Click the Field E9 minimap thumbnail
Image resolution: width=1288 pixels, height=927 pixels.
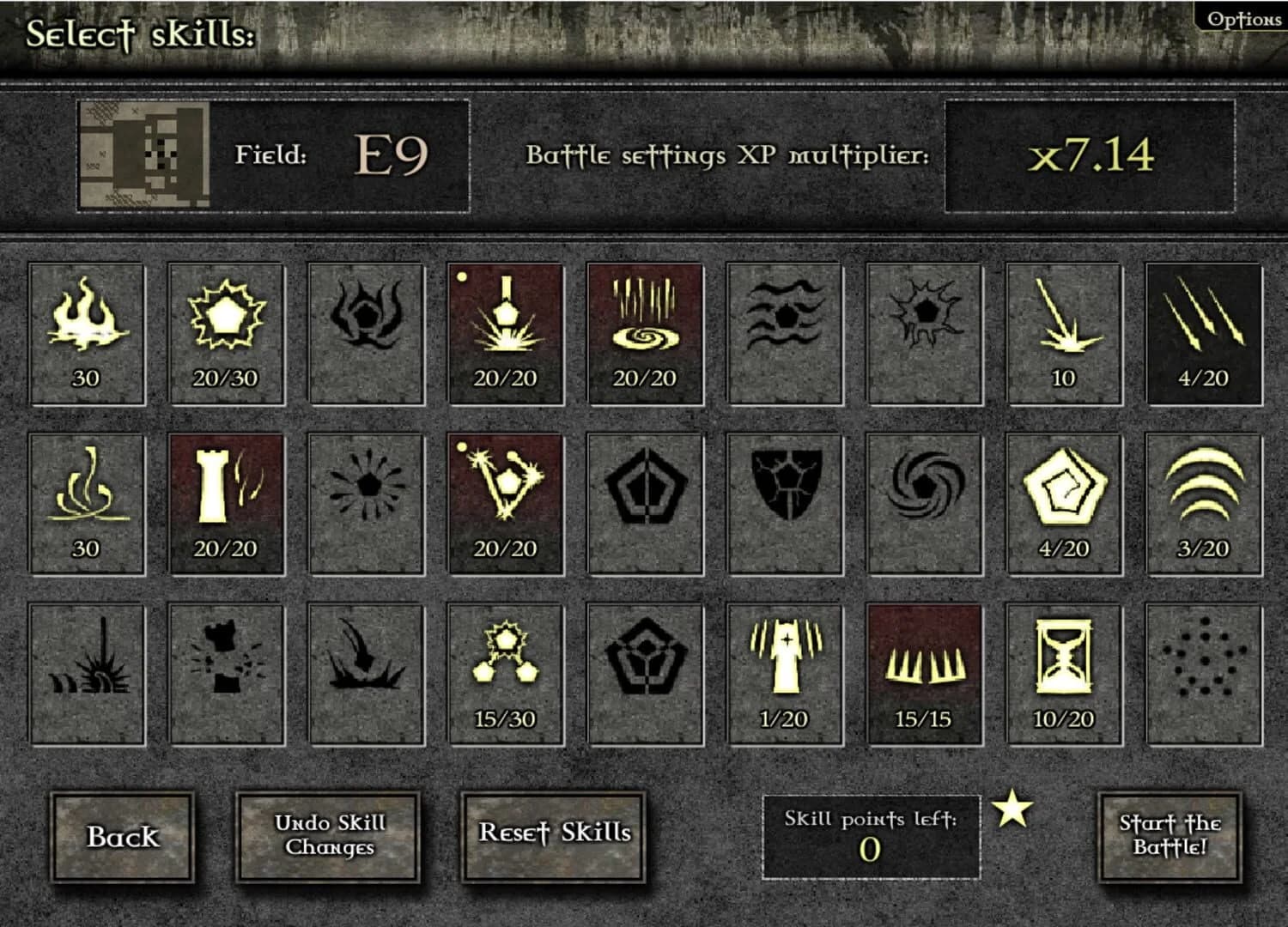pyautogui.click(x=146, y=154)
